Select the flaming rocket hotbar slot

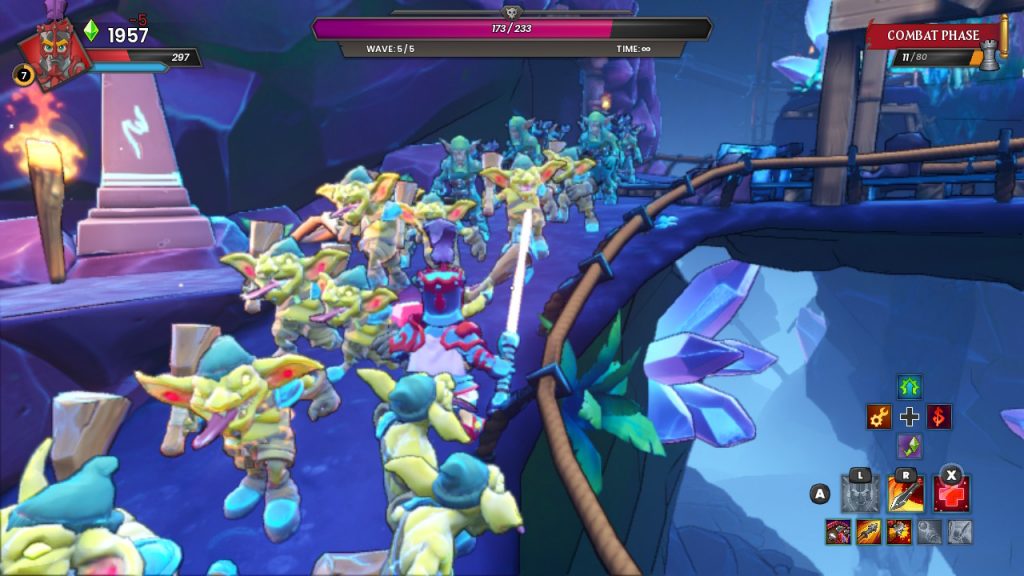(x=868, y=532)
